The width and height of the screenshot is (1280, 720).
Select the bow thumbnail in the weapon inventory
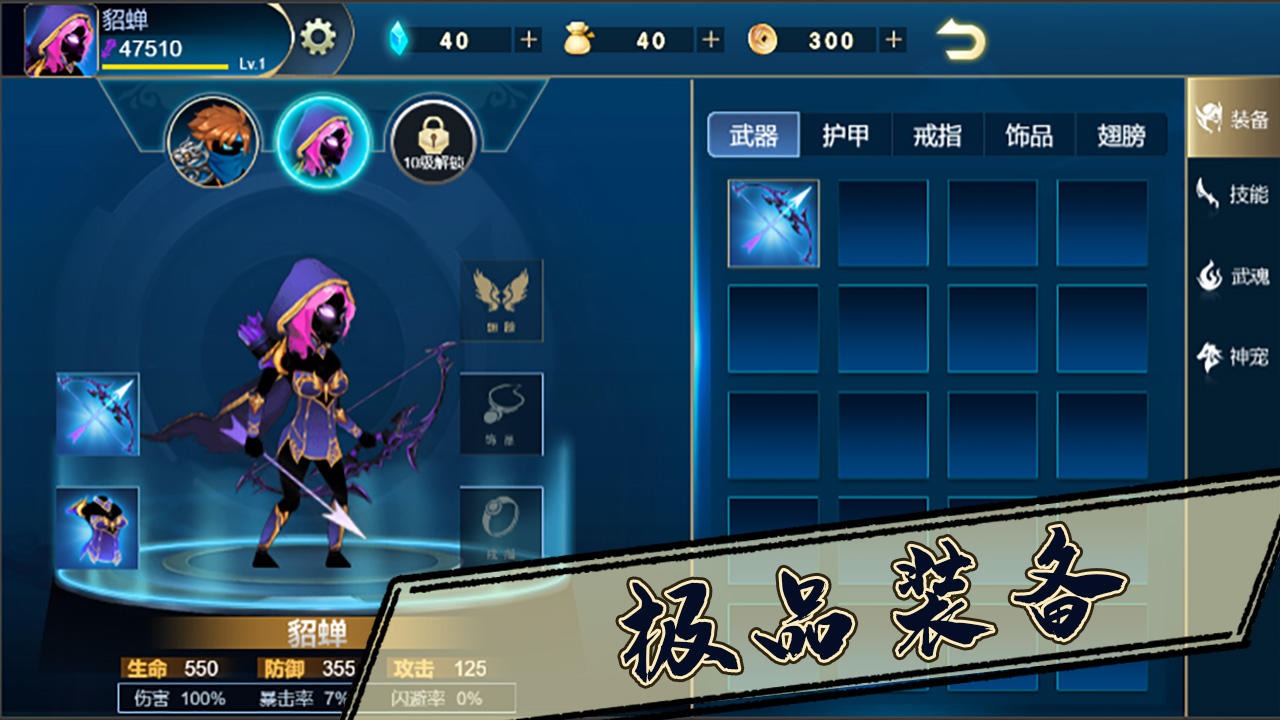coord(773,222)
